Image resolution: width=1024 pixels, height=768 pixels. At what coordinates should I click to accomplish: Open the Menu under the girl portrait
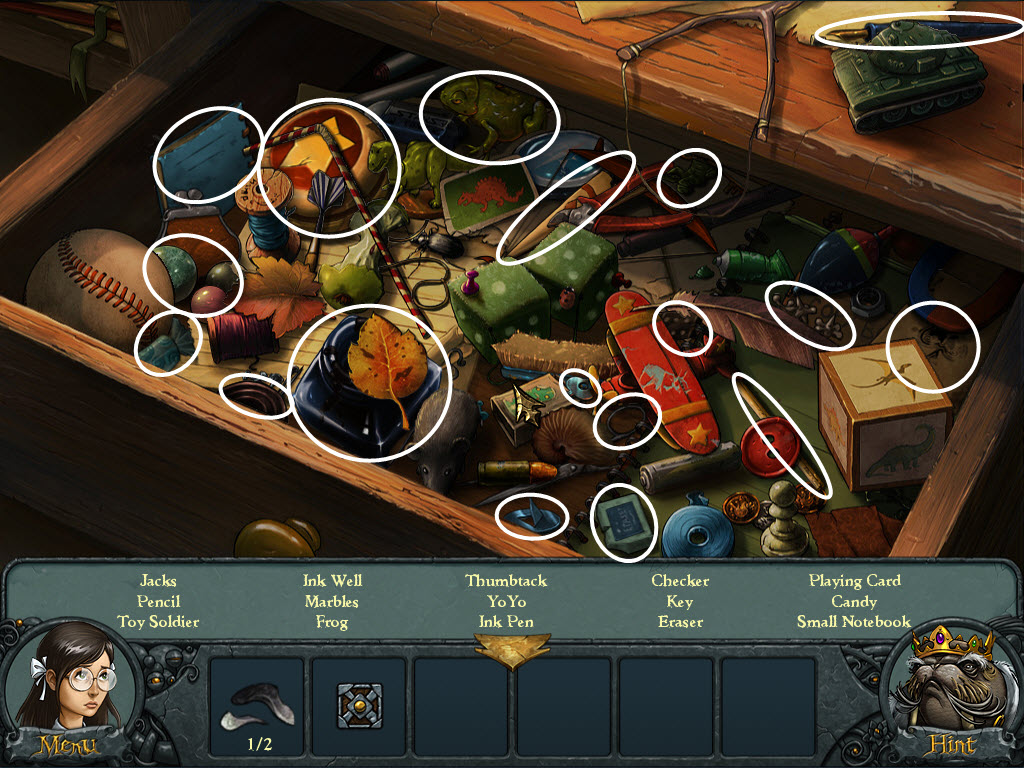click(67, 745)
